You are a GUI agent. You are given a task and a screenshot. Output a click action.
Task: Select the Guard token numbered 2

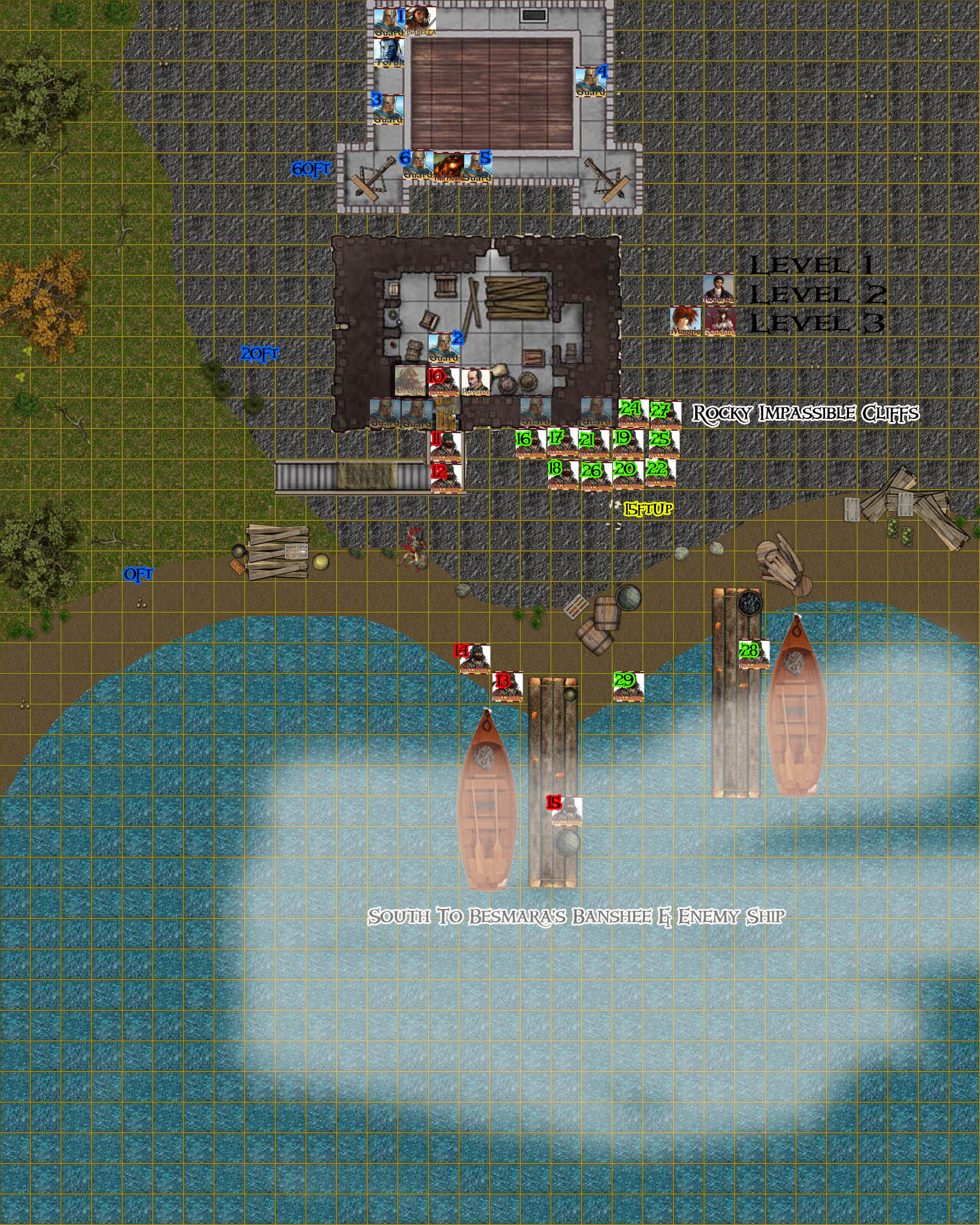[443, 348]
